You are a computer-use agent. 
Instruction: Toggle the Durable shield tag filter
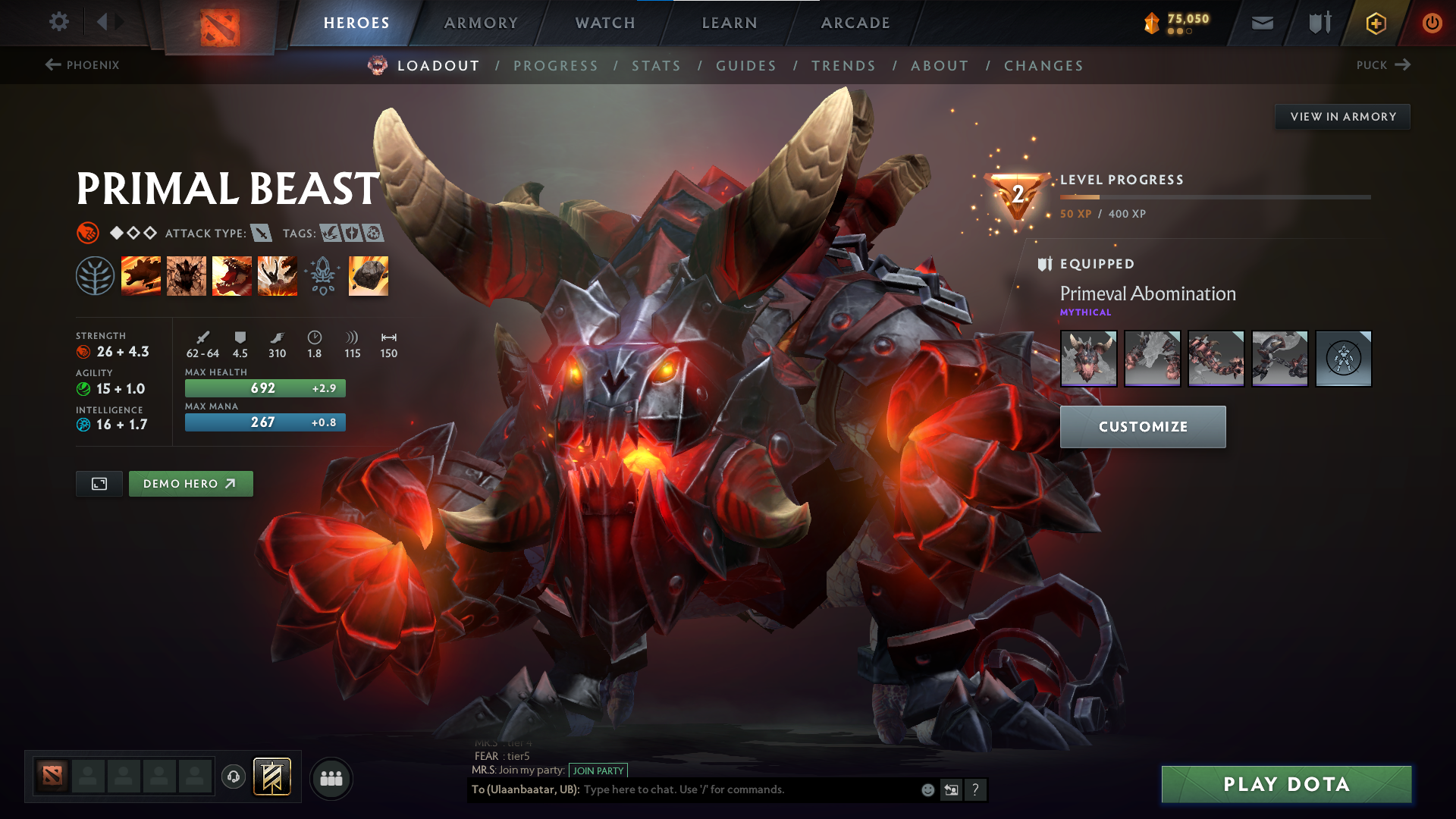pyautogui.click(x=353, y=234)
